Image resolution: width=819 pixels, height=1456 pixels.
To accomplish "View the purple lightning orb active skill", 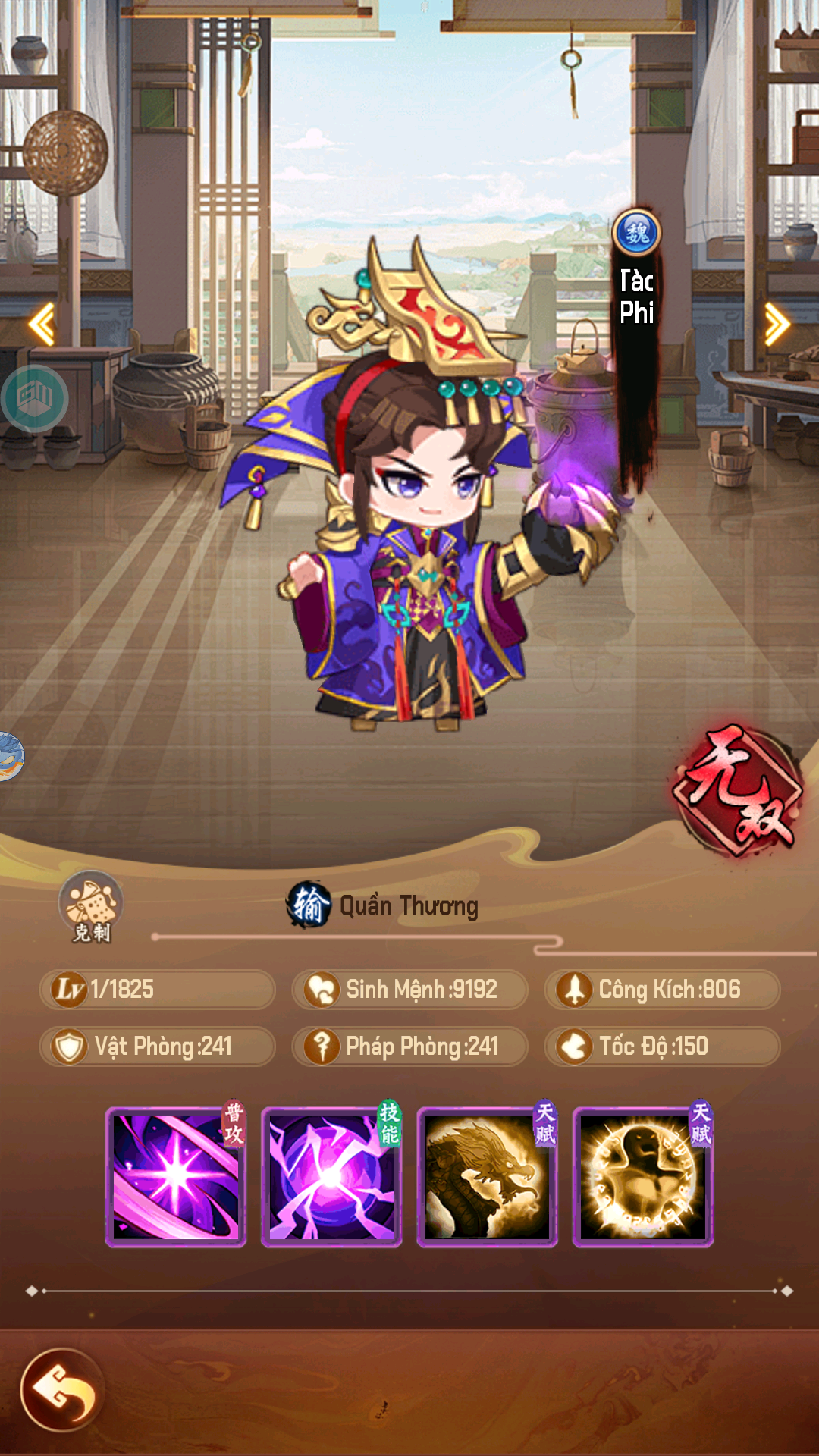I will (x=331, y=1177).
